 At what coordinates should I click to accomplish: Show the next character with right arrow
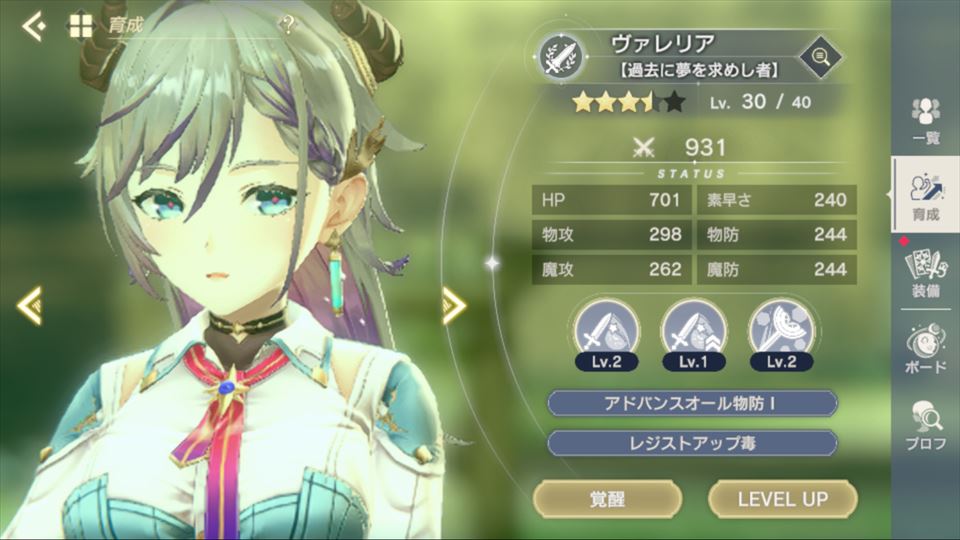coord(454,305)
